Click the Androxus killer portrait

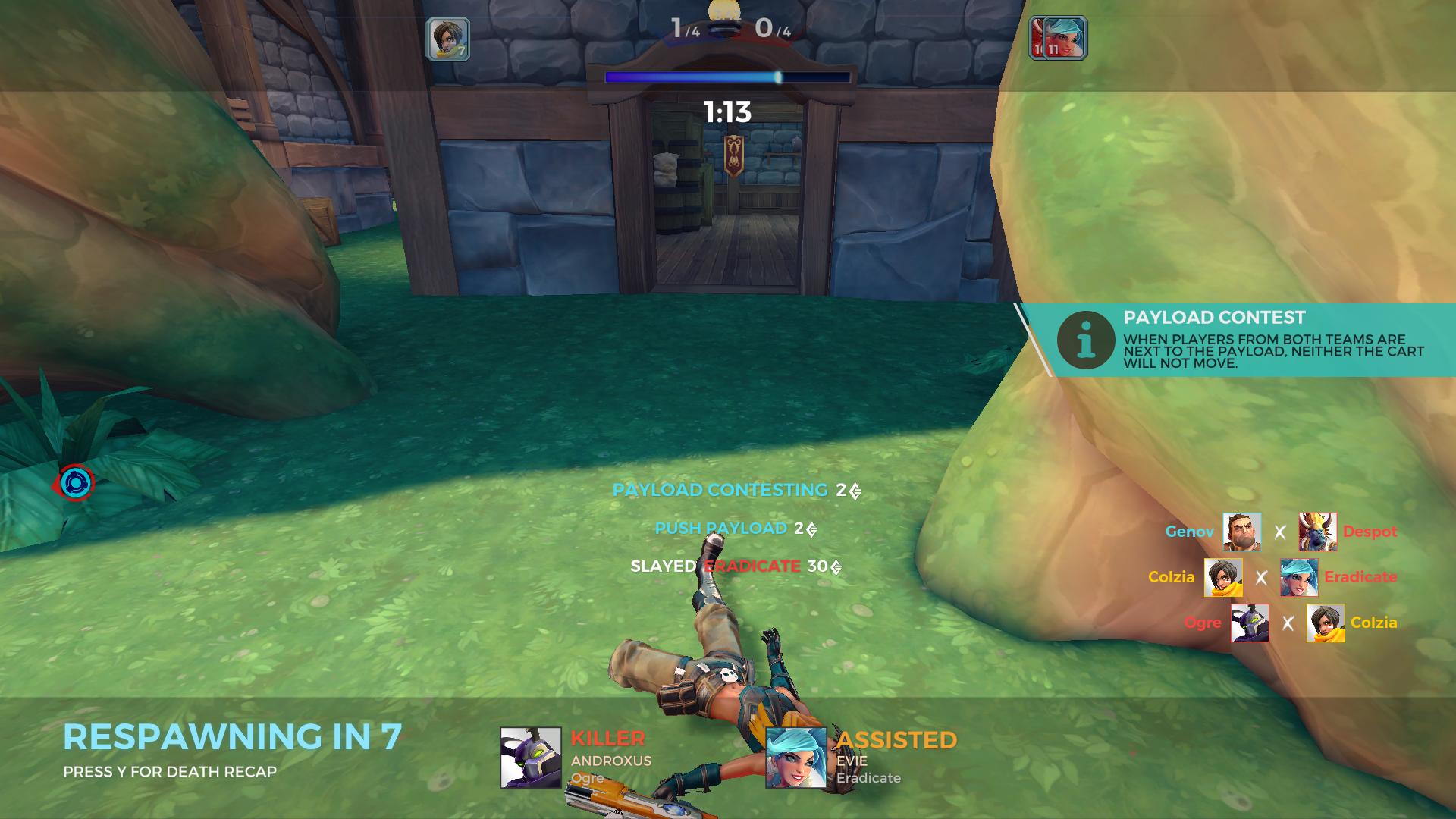530,758
